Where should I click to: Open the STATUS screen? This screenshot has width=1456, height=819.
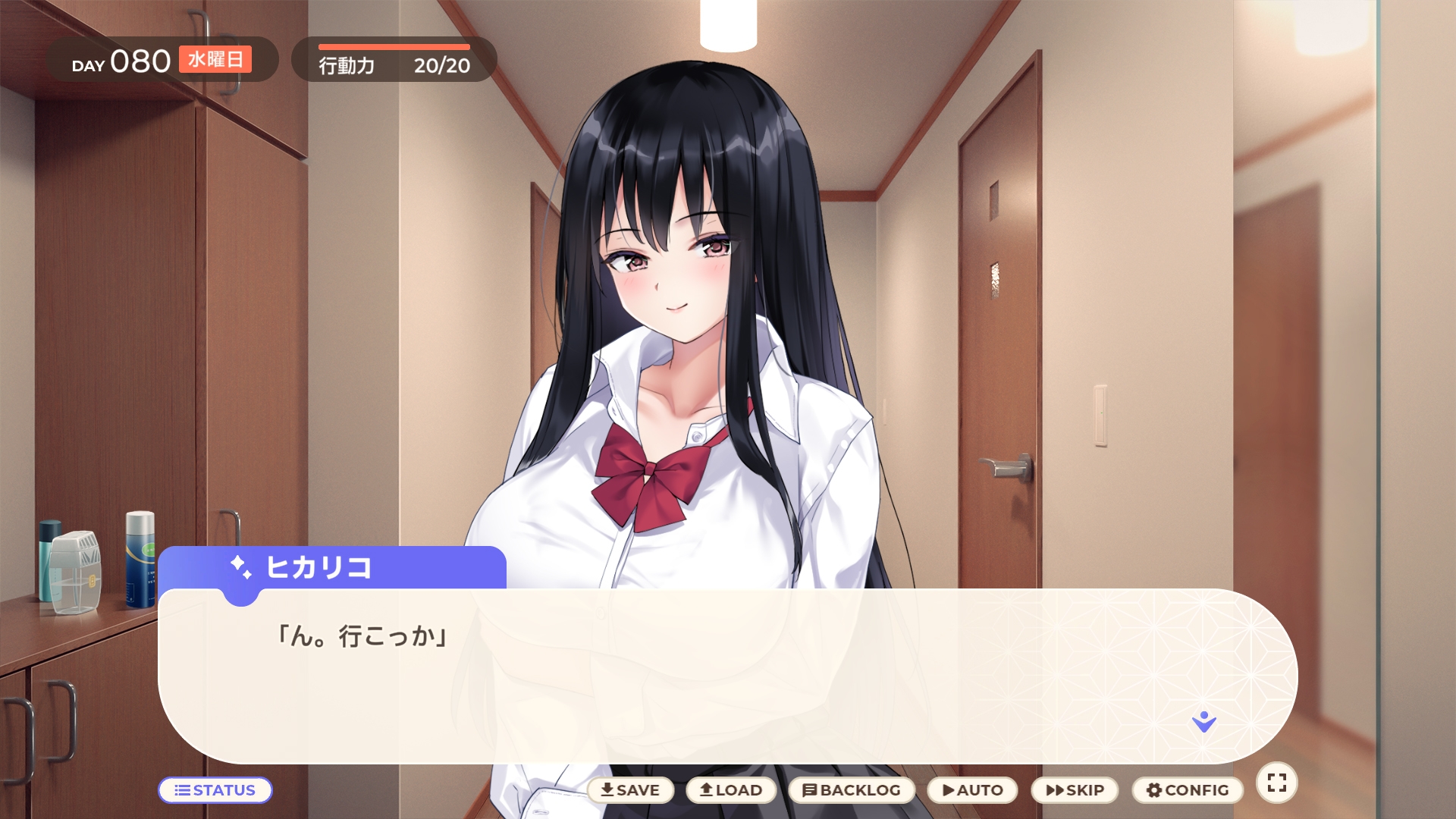[215, 790]
